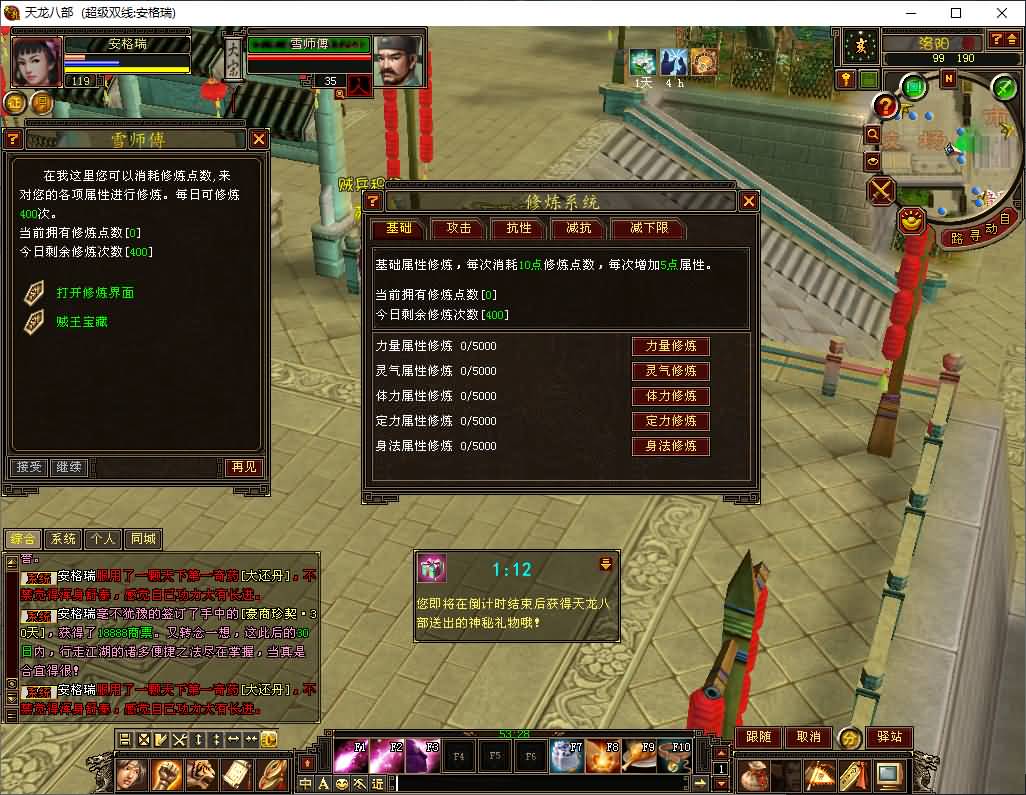Click the 身法修炼 button
The image size is (1026, 795).
670,446
